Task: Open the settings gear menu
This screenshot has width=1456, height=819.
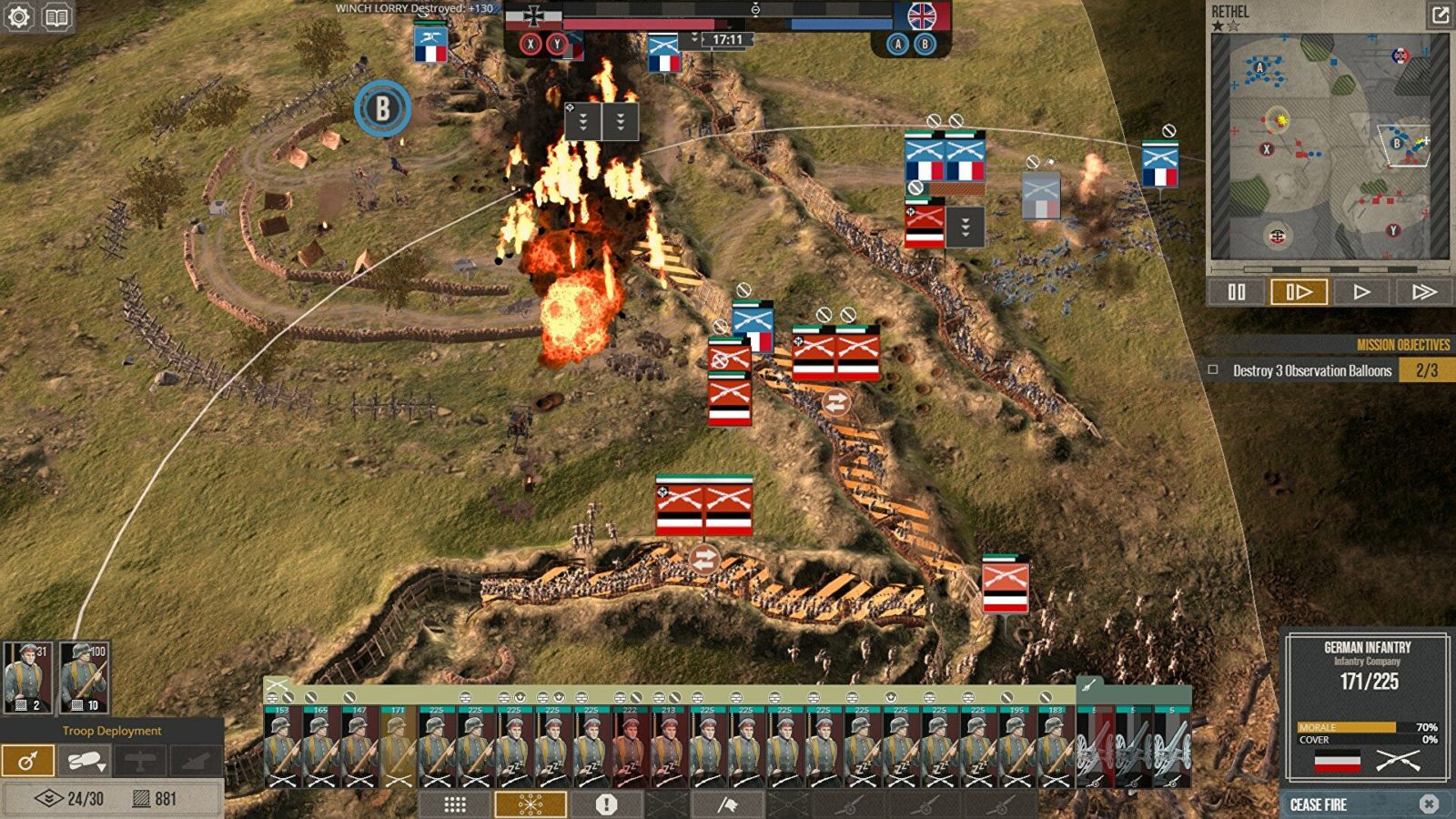Action: point(19,17)
